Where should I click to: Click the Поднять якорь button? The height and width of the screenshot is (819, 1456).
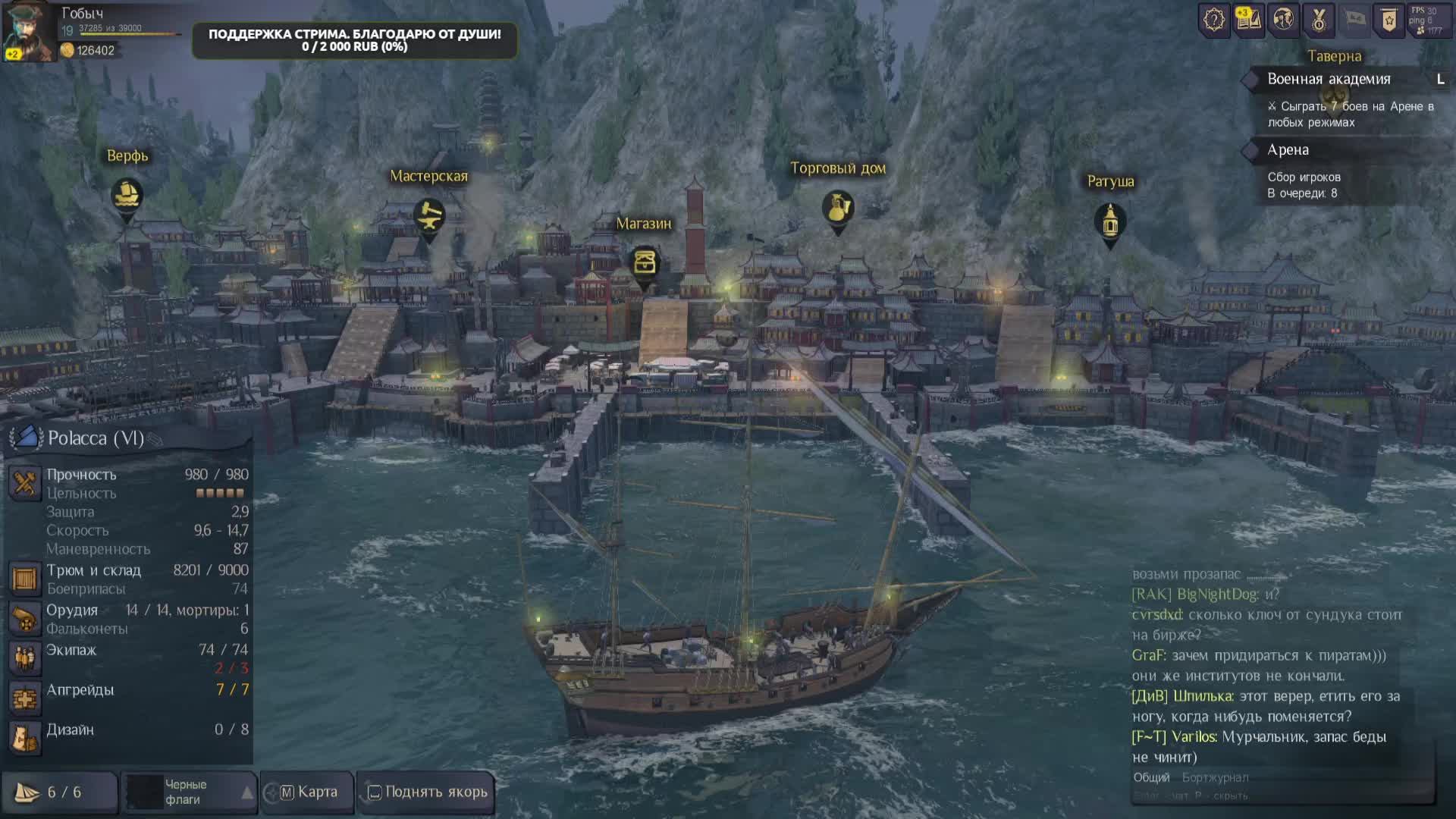[x=427, y=792]
